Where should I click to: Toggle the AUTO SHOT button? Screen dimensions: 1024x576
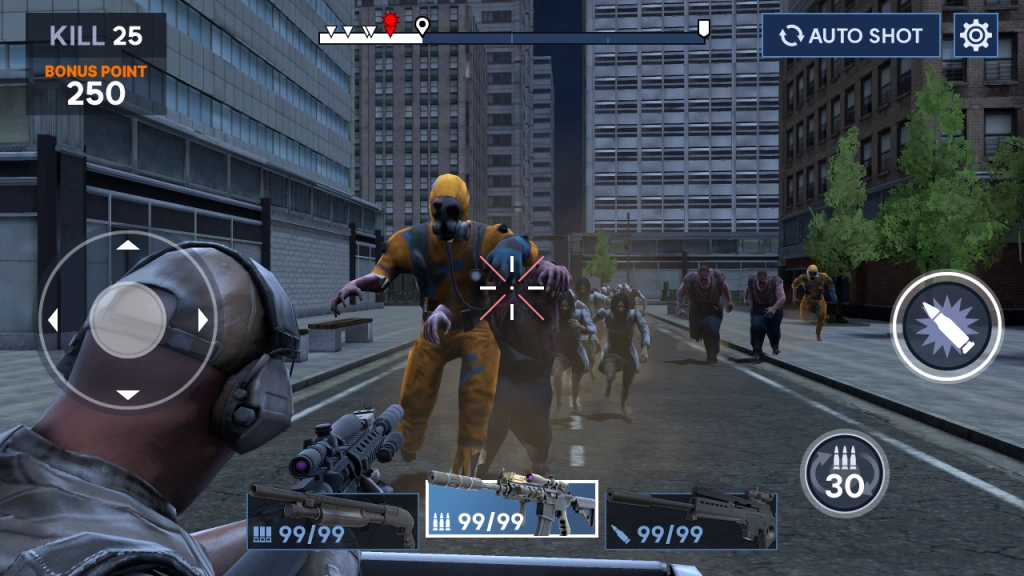coord(851,36)
